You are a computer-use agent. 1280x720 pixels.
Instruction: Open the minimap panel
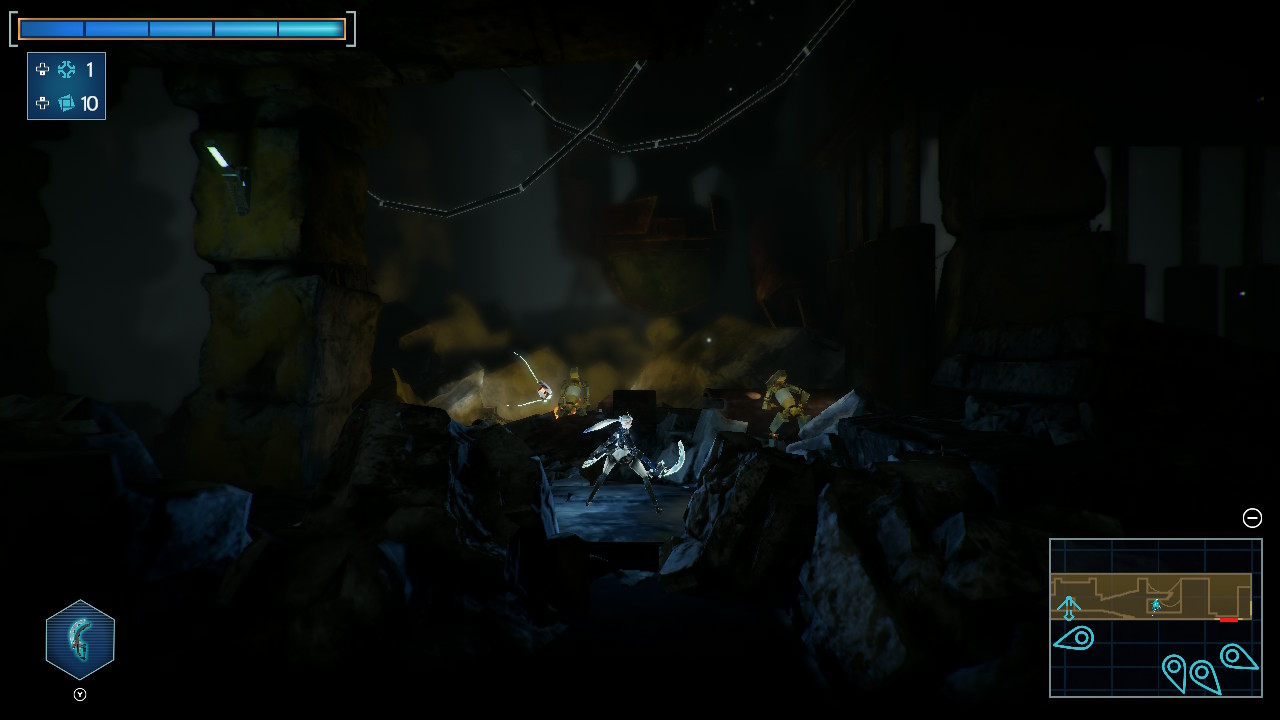coord(1155,617)
